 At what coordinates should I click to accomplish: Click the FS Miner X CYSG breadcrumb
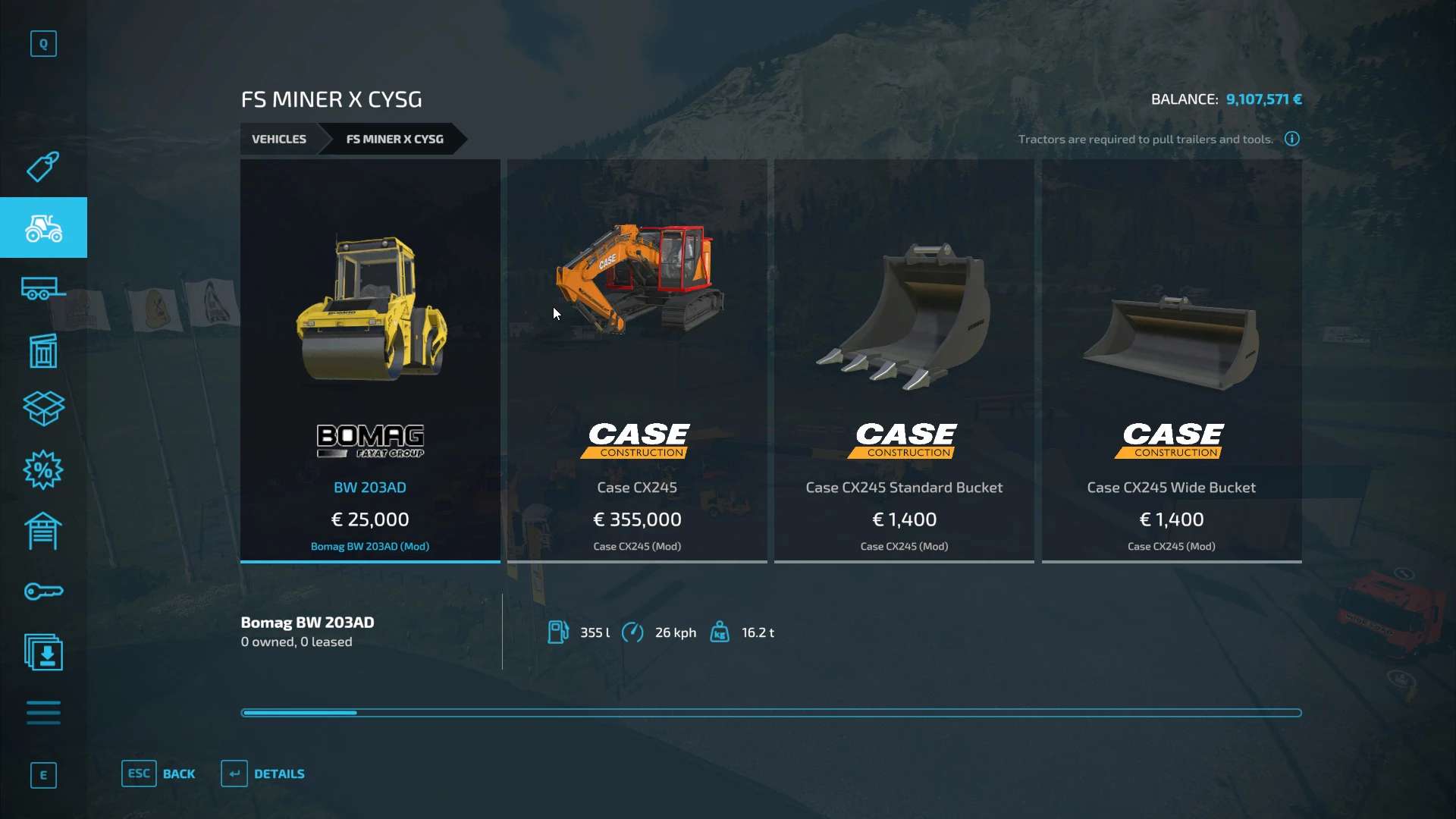tap(394, 140)
